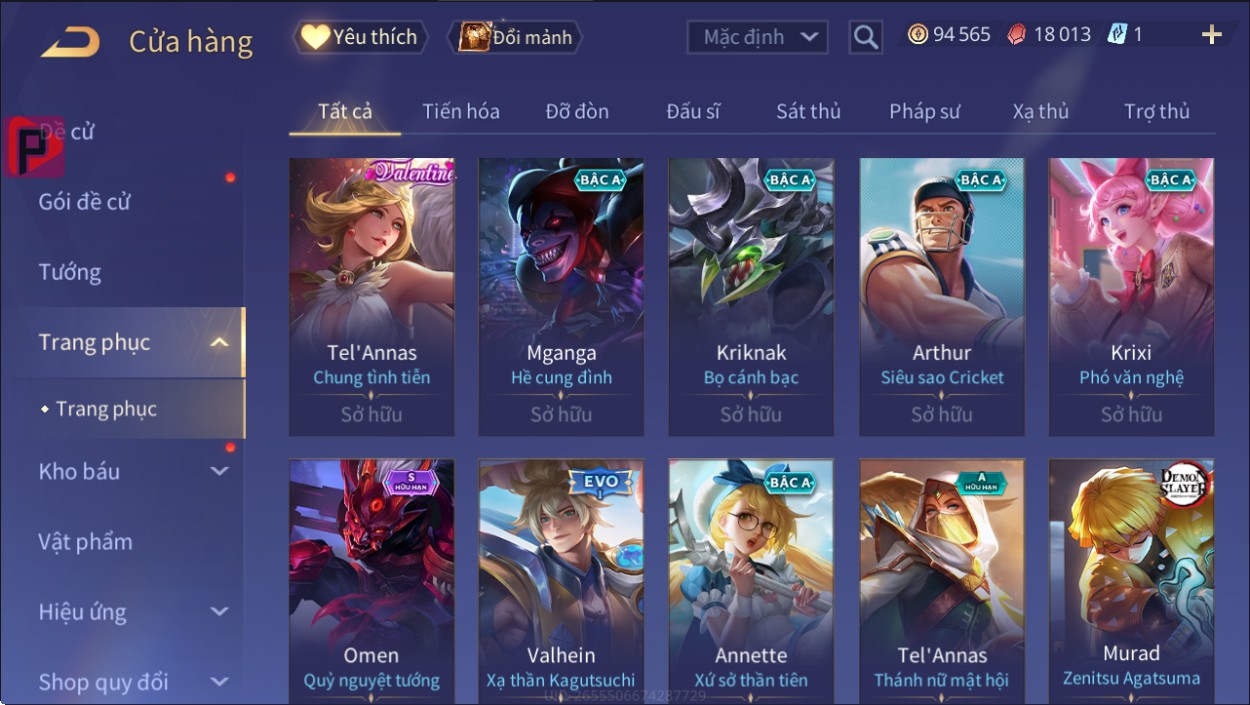The image size is (1250, 705).
Task: Open the Vật phẩm menu entry
Action: pyautogui.click(x=85, y=542)
